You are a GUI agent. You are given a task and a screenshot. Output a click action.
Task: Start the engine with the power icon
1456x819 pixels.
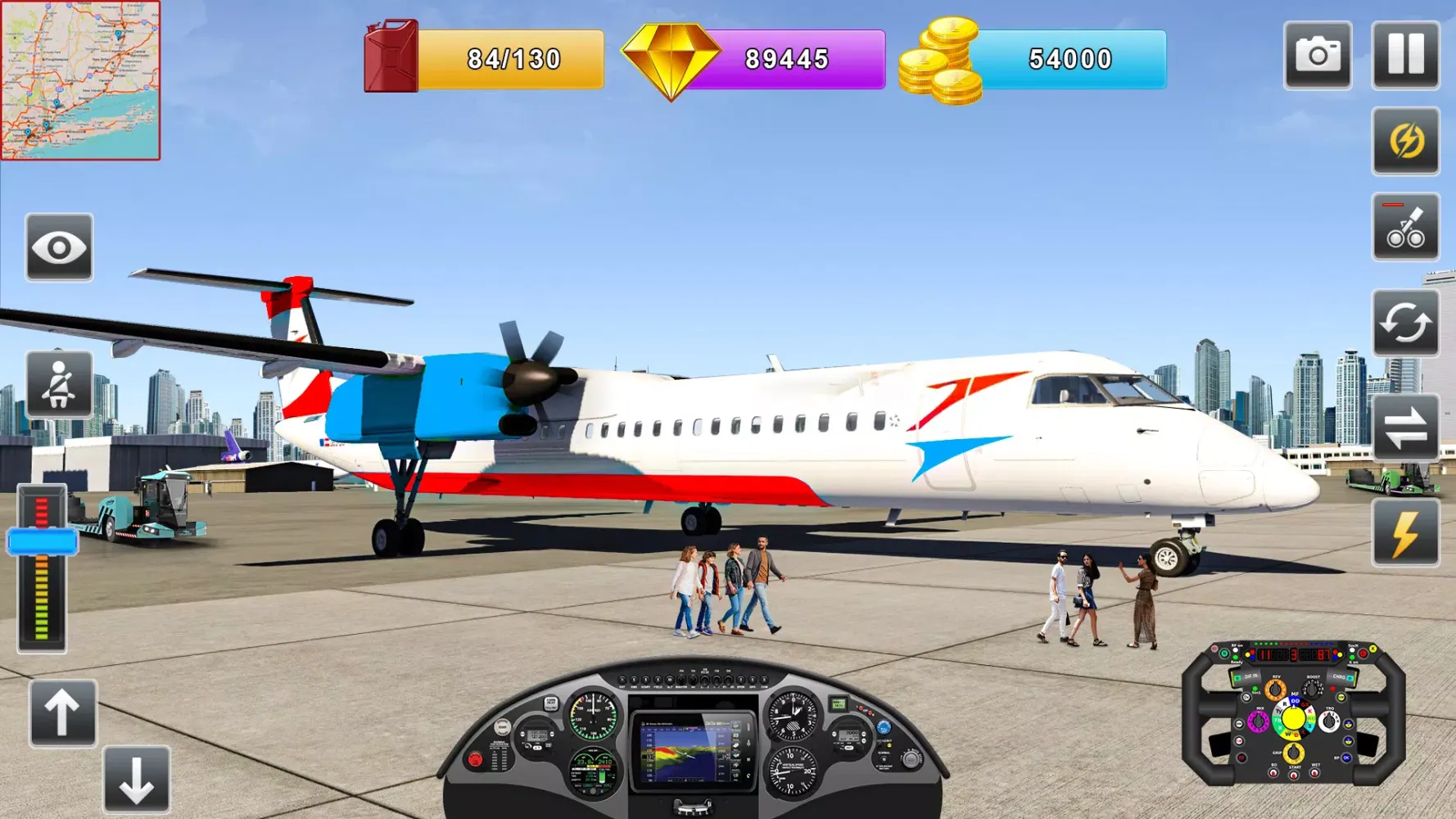click(x=1405, y=141)
